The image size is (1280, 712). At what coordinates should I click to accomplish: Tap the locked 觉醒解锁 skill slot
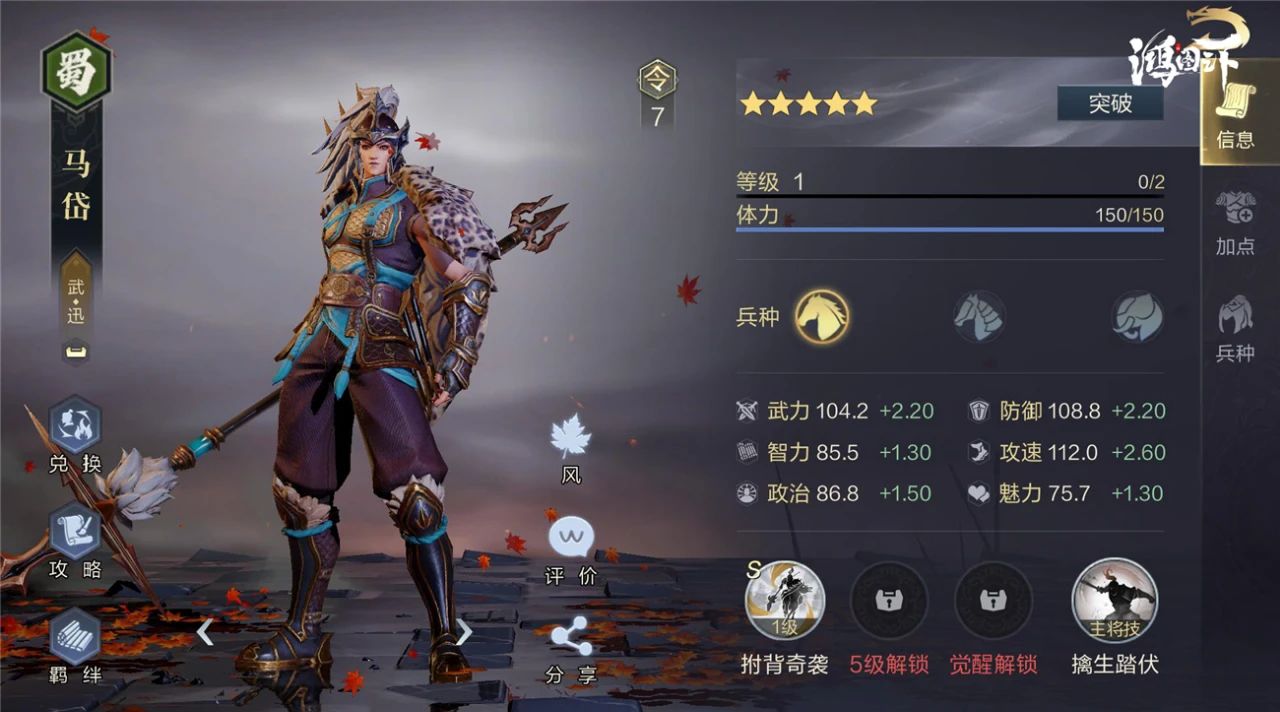click(993, 601)
